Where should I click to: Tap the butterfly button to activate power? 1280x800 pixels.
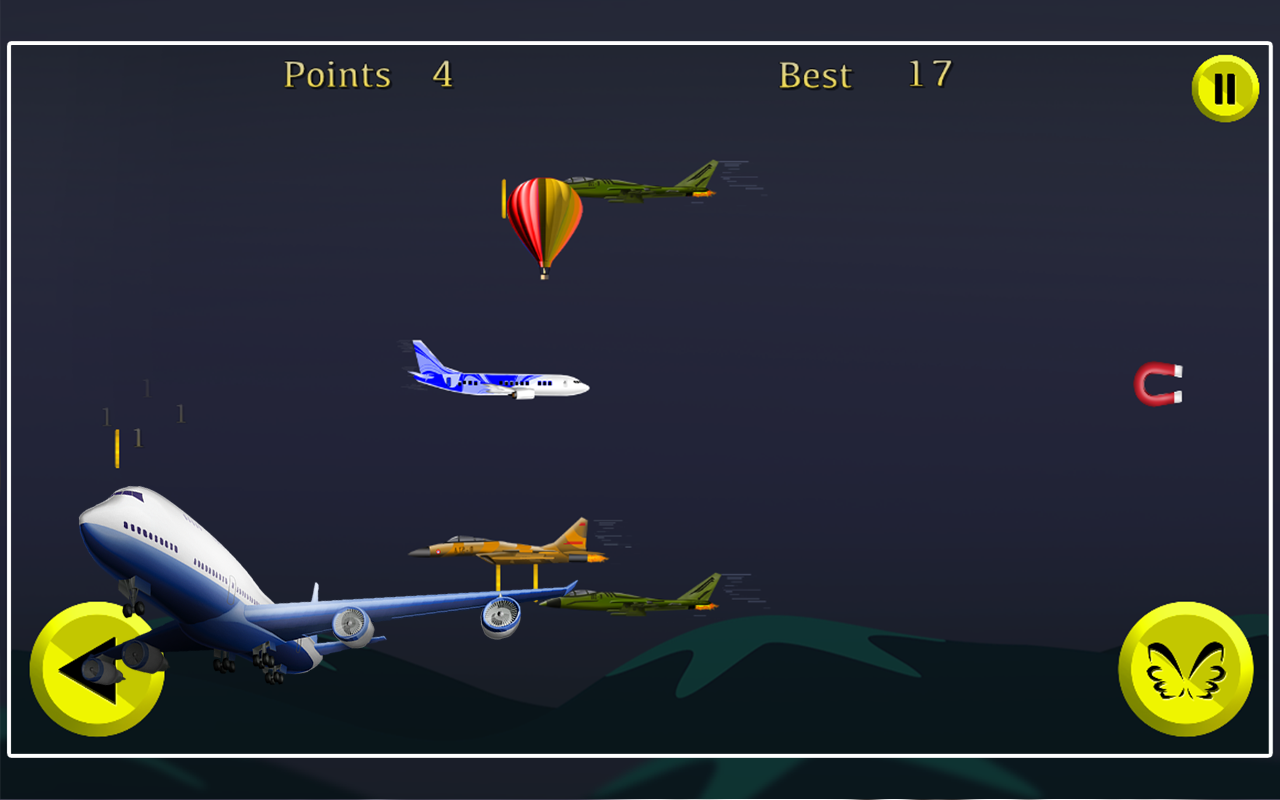pos(1186,672)
